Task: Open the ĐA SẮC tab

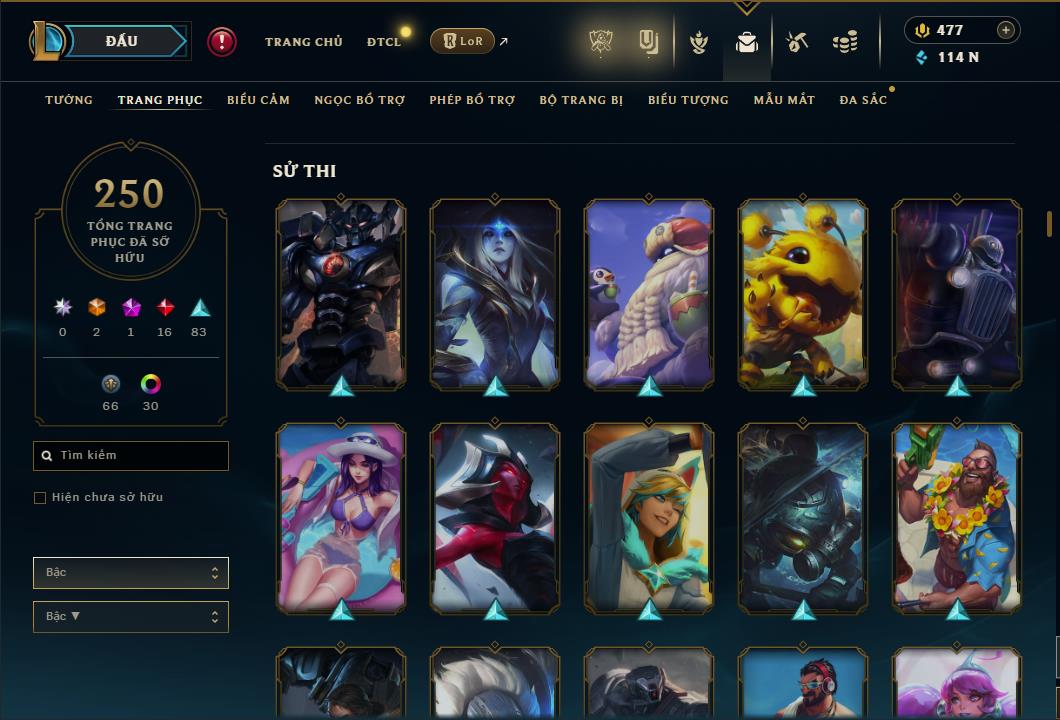Action: pyautogui.click(x=863, y=100)
